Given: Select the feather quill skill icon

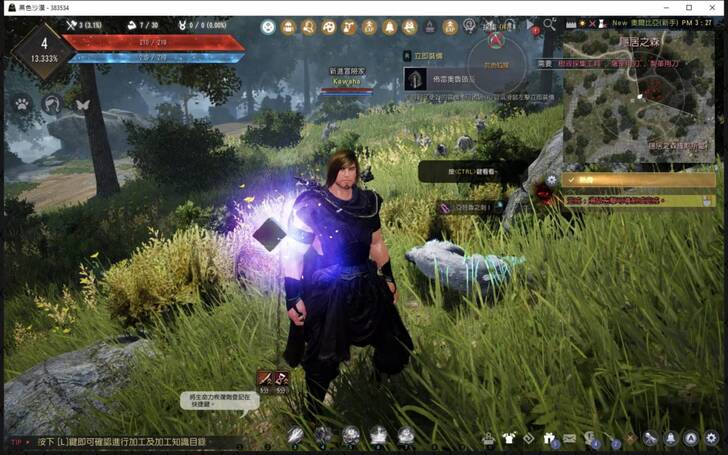Looking at the screenshot, I should click(x=296, y=435).
